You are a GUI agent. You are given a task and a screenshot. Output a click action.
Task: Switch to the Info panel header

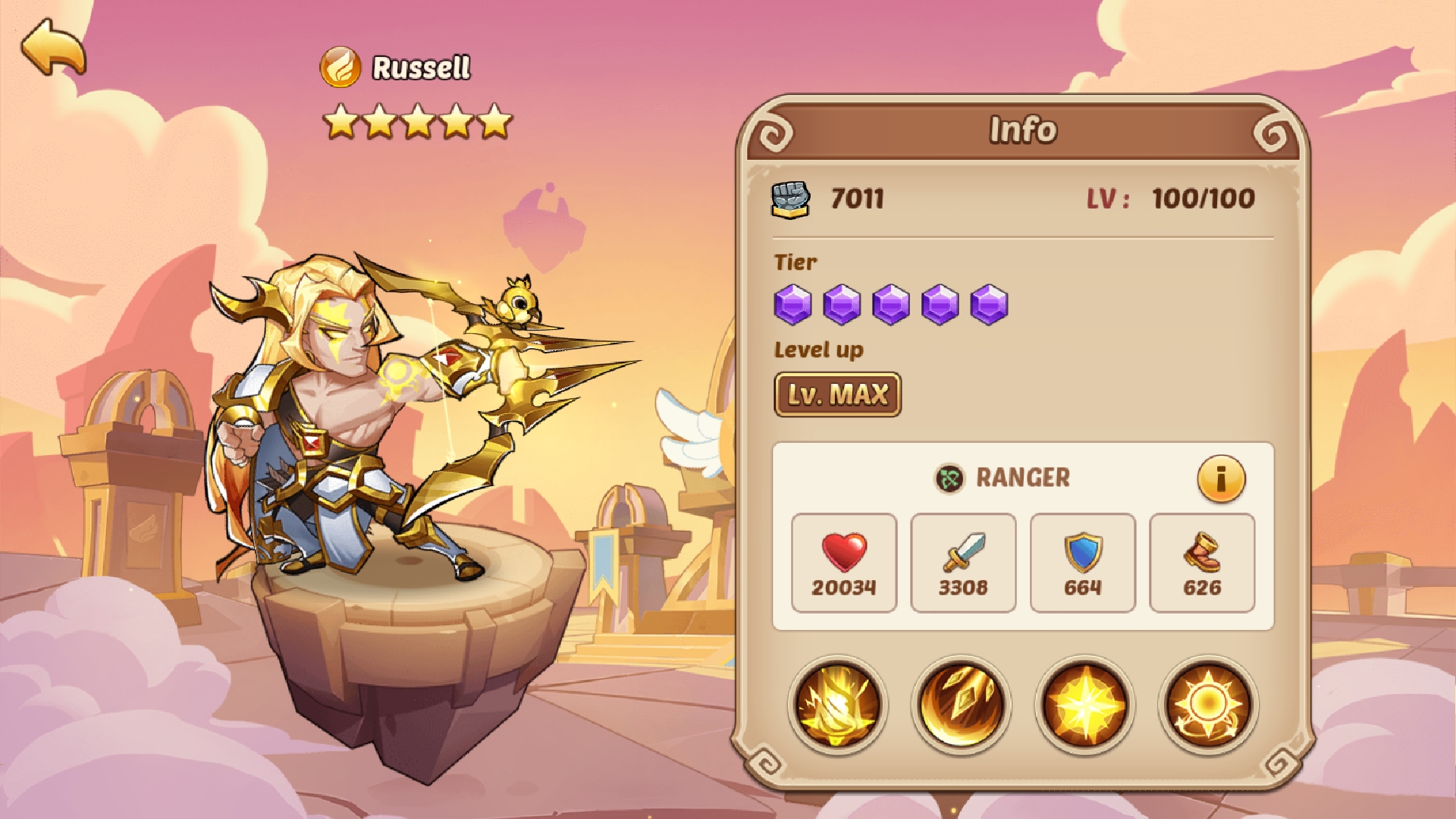1023,129
